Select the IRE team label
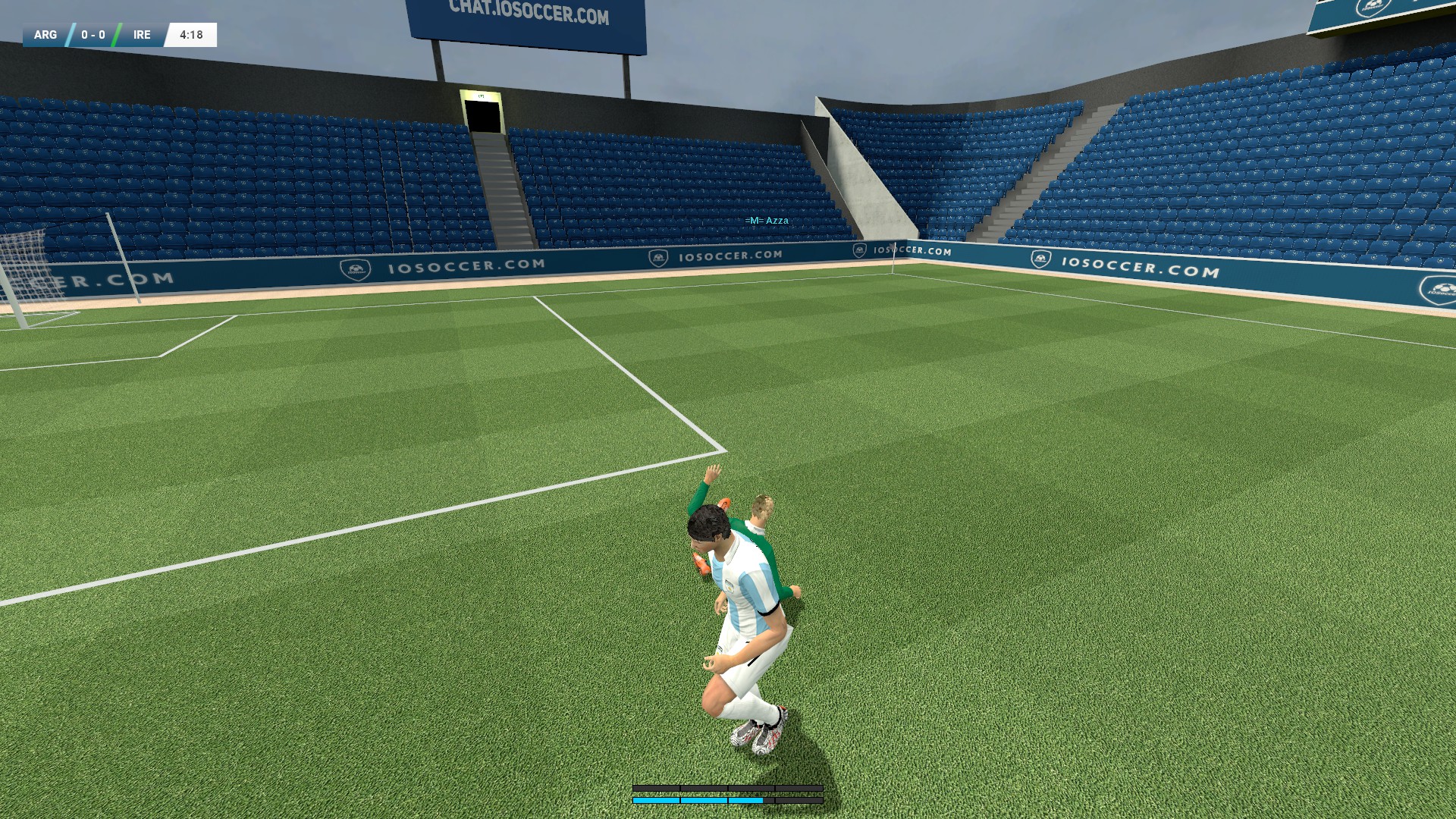 [142, 34]
